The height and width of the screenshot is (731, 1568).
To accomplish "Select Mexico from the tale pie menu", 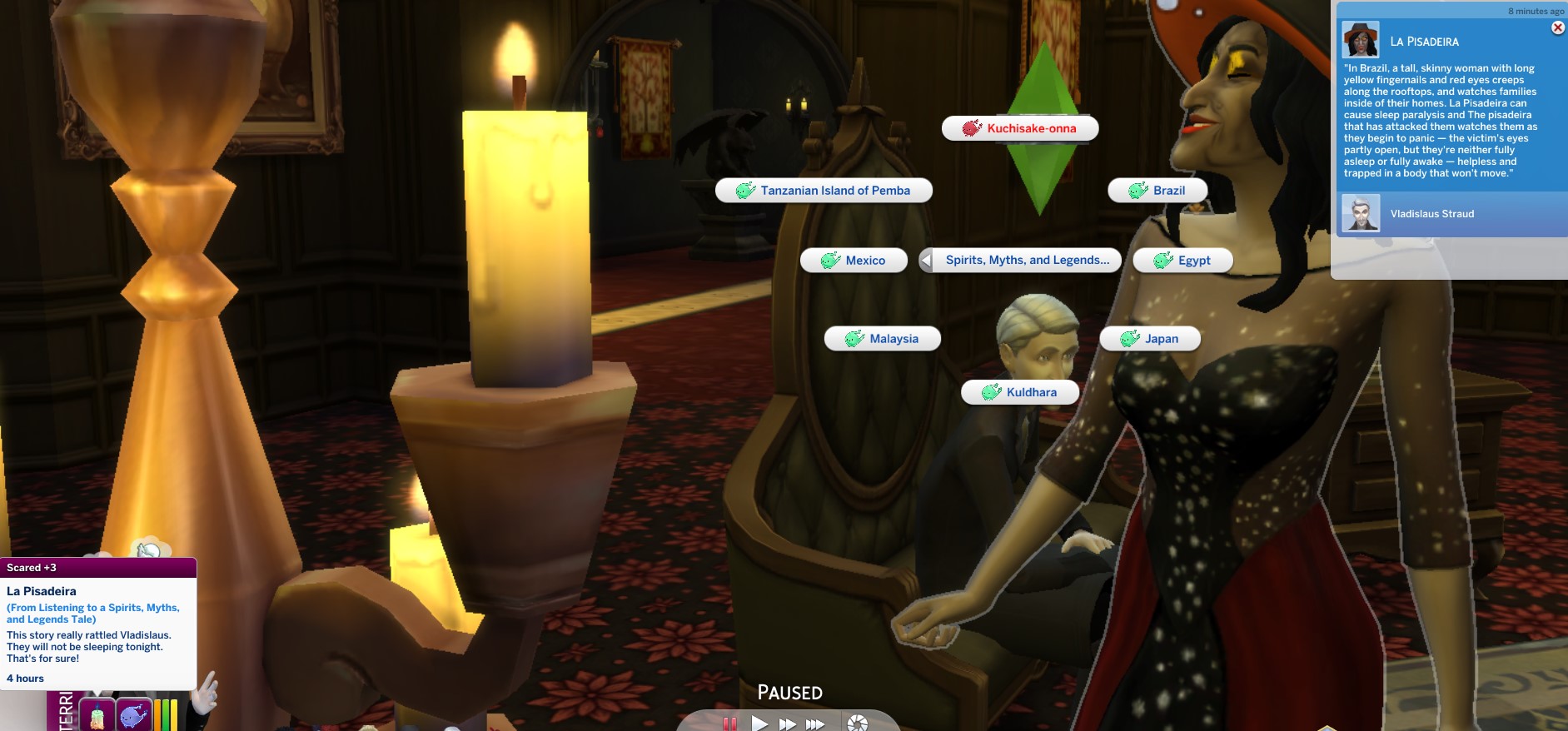I will 853,259.
